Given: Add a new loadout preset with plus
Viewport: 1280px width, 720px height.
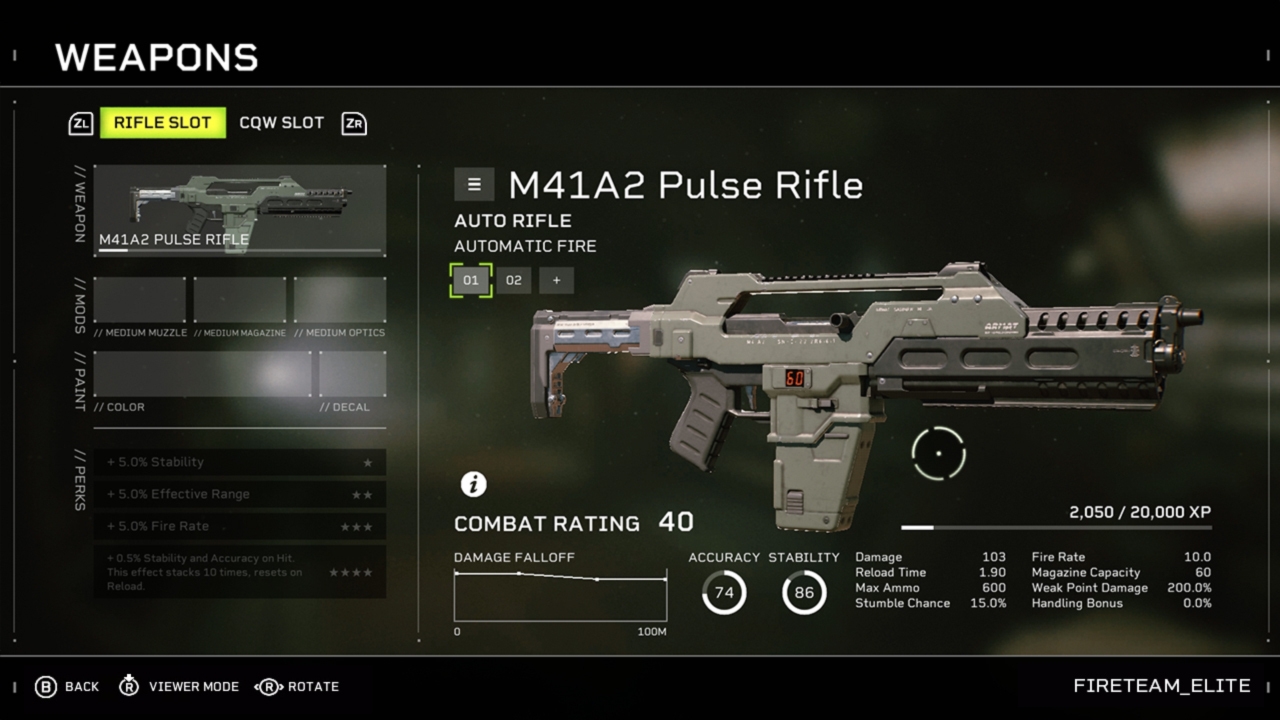Looking at the screenshot, I should 556,280.
